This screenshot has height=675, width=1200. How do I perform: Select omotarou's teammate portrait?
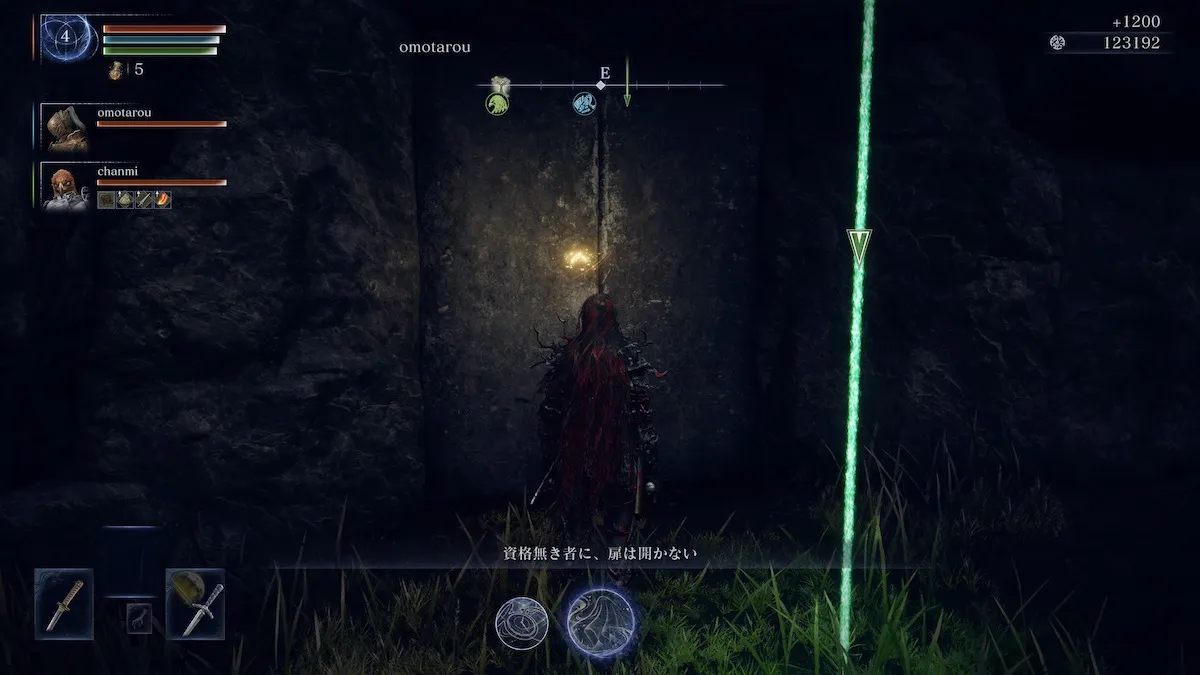tap(67, 127)
